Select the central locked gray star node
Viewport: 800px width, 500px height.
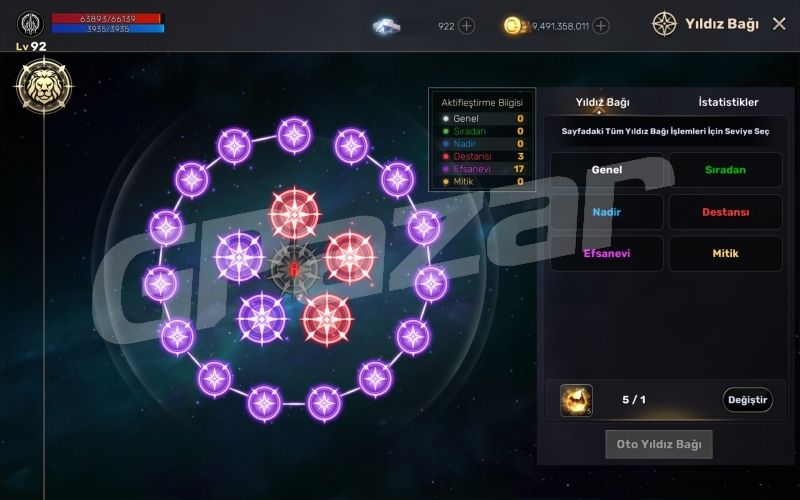294,268
